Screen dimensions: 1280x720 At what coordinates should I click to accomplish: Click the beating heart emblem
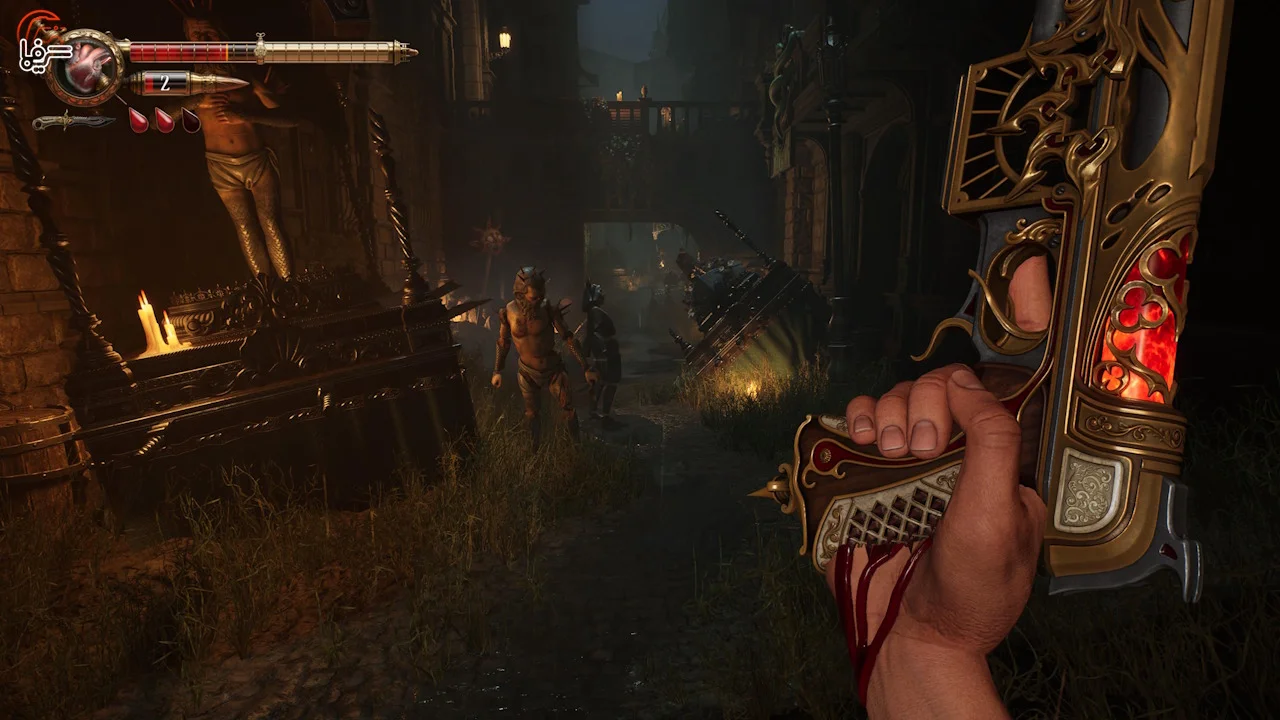tap(86, 66)
